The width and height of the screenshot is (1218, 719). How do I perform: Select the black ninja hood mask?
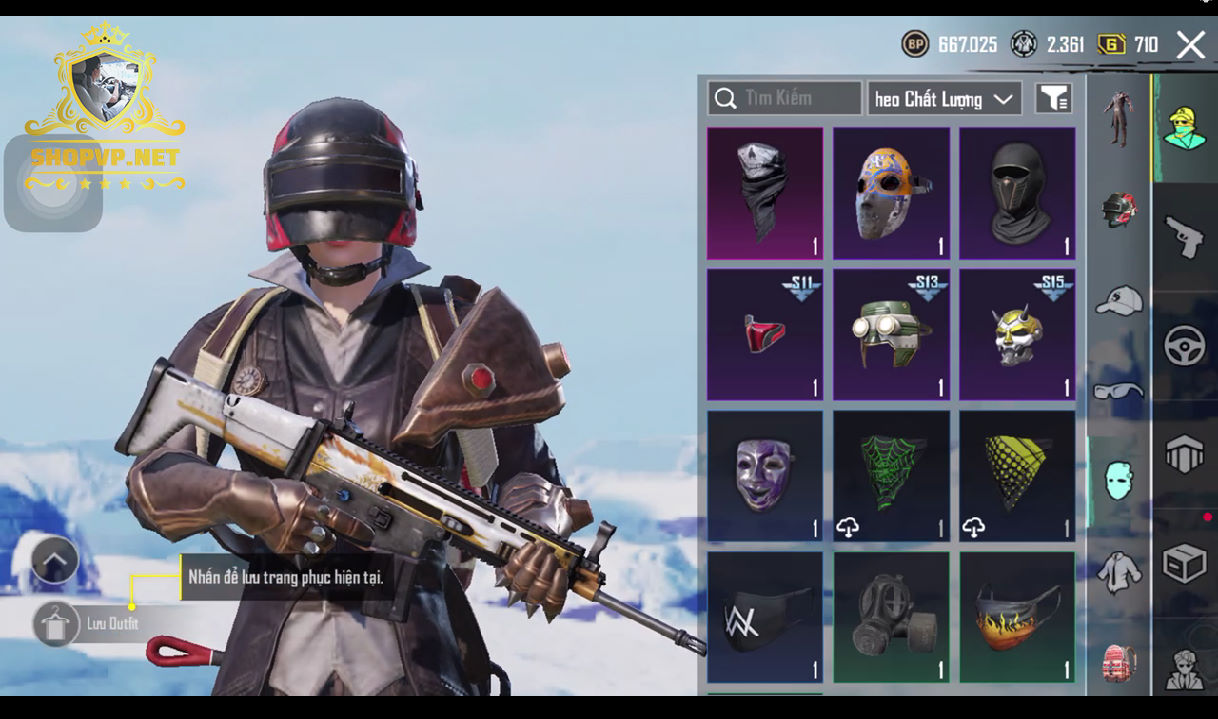[1017, 193]
